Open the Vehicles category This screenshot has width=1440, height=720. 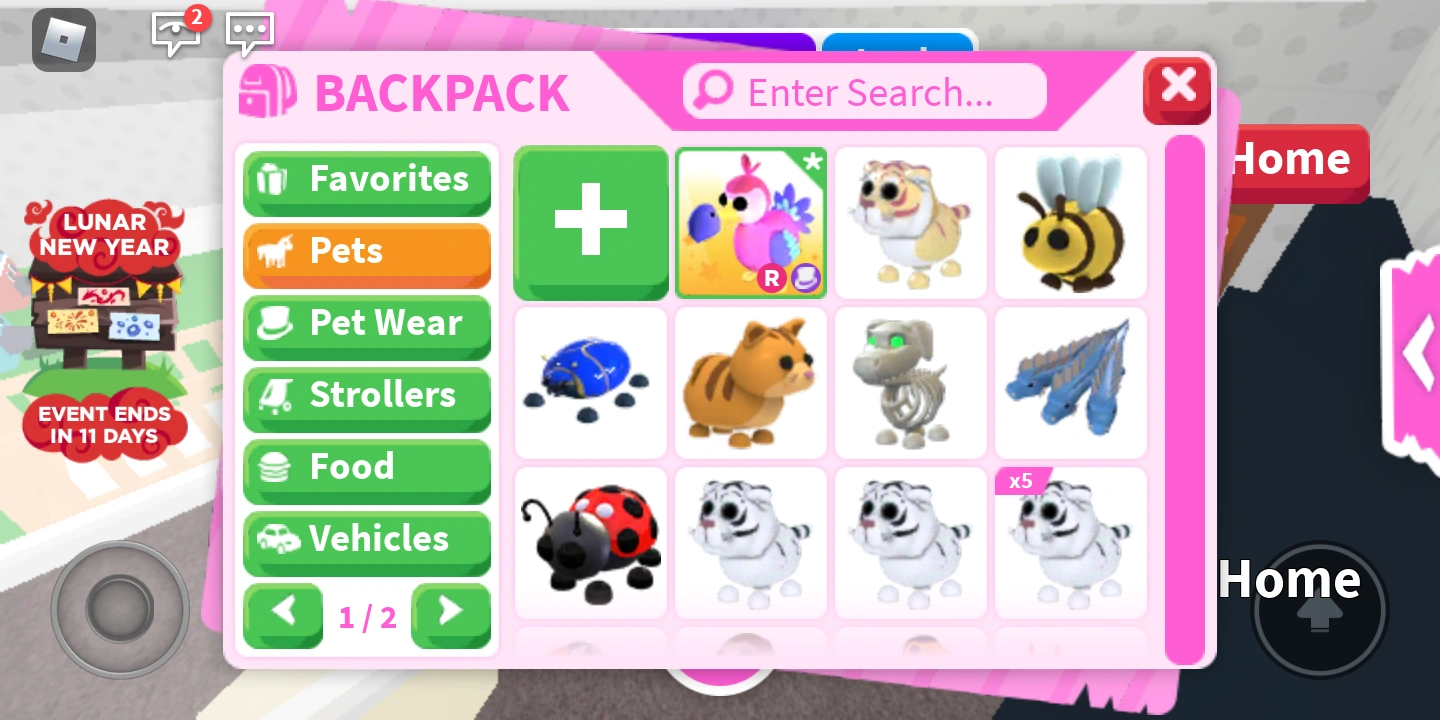click(x=366, y=540)
